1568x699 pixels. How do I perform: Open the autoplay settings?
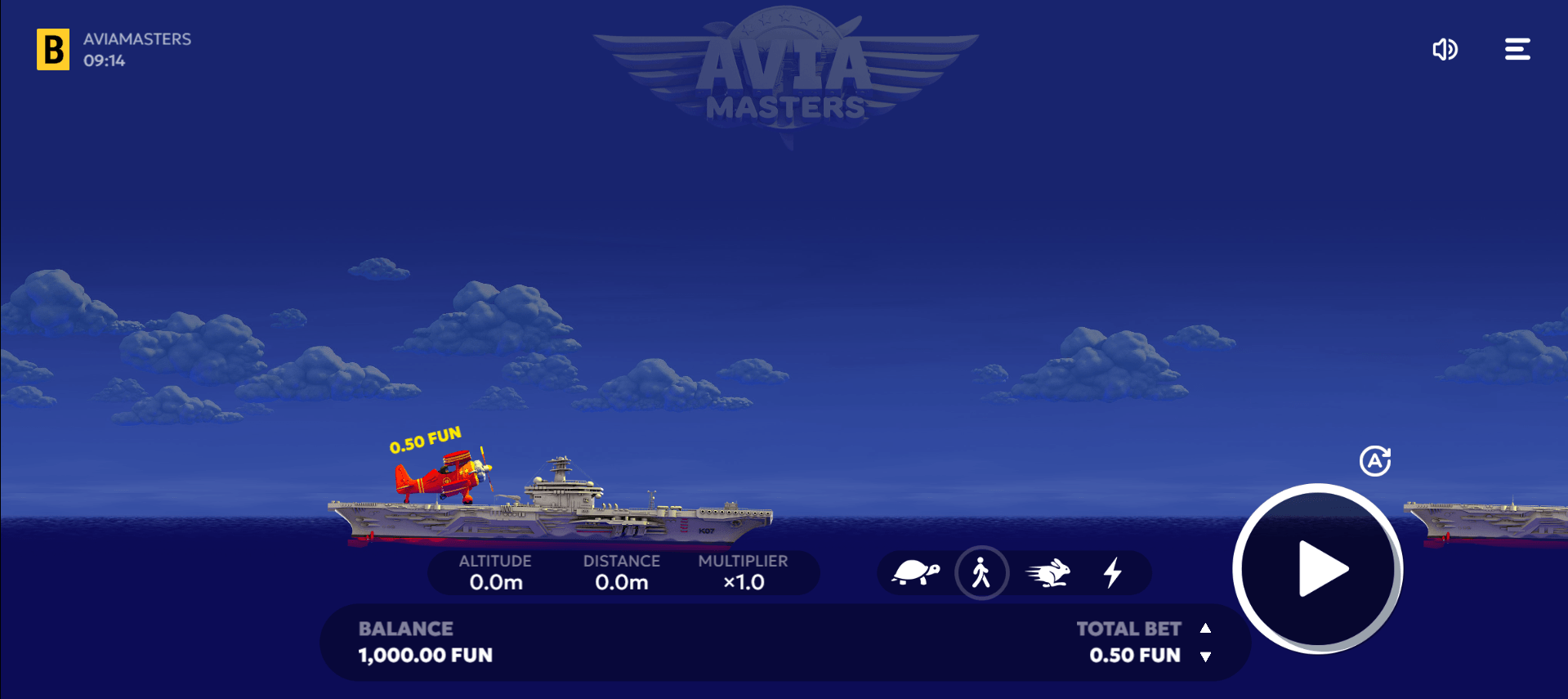(1374, 461)
